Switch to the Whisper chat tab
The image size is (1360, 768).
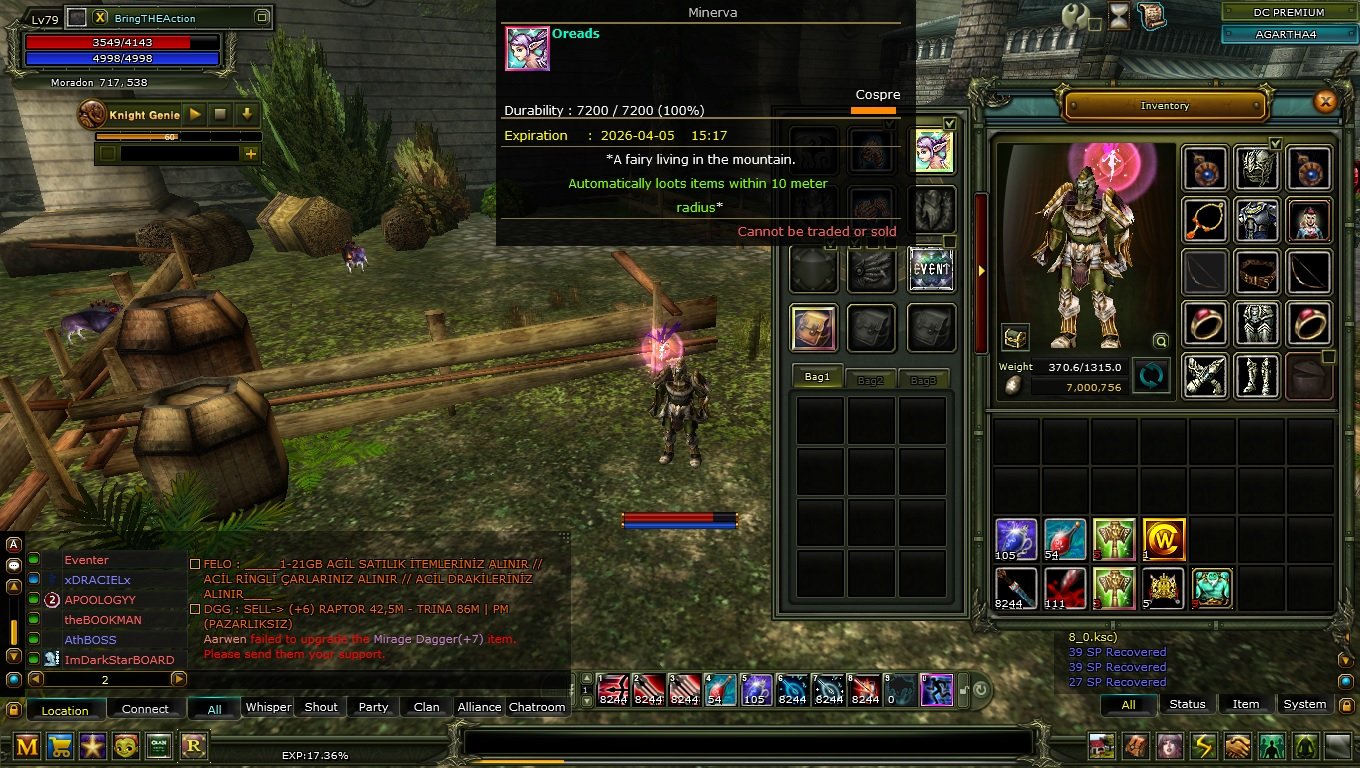[268, 707]
